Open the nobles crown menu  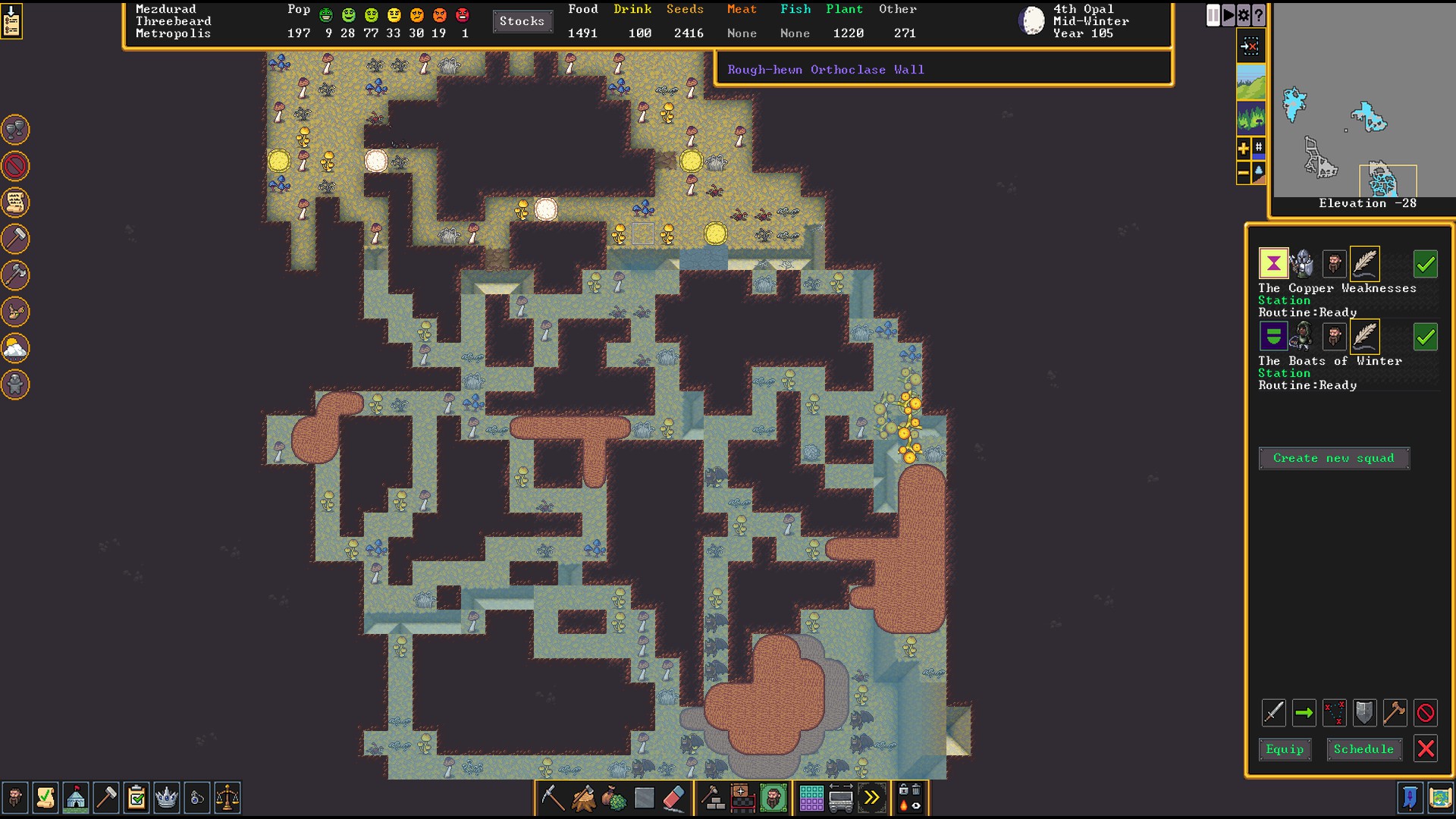(166, 798)
